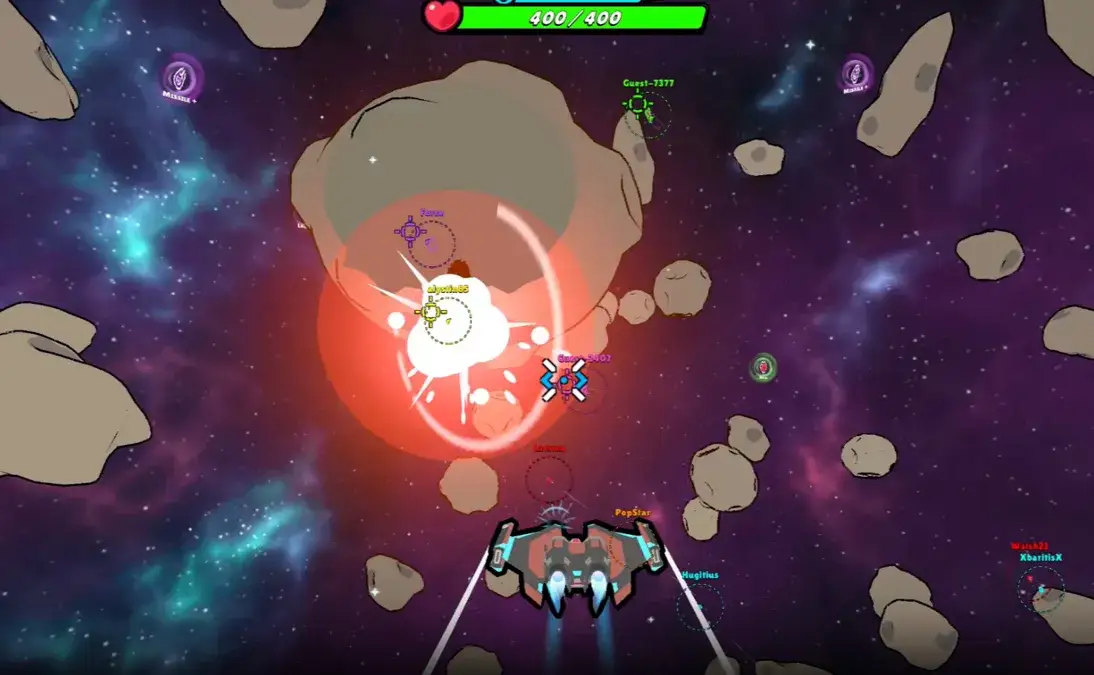Aim at Mystic85's yellow crosshair marker

click(x=431, y=312)
